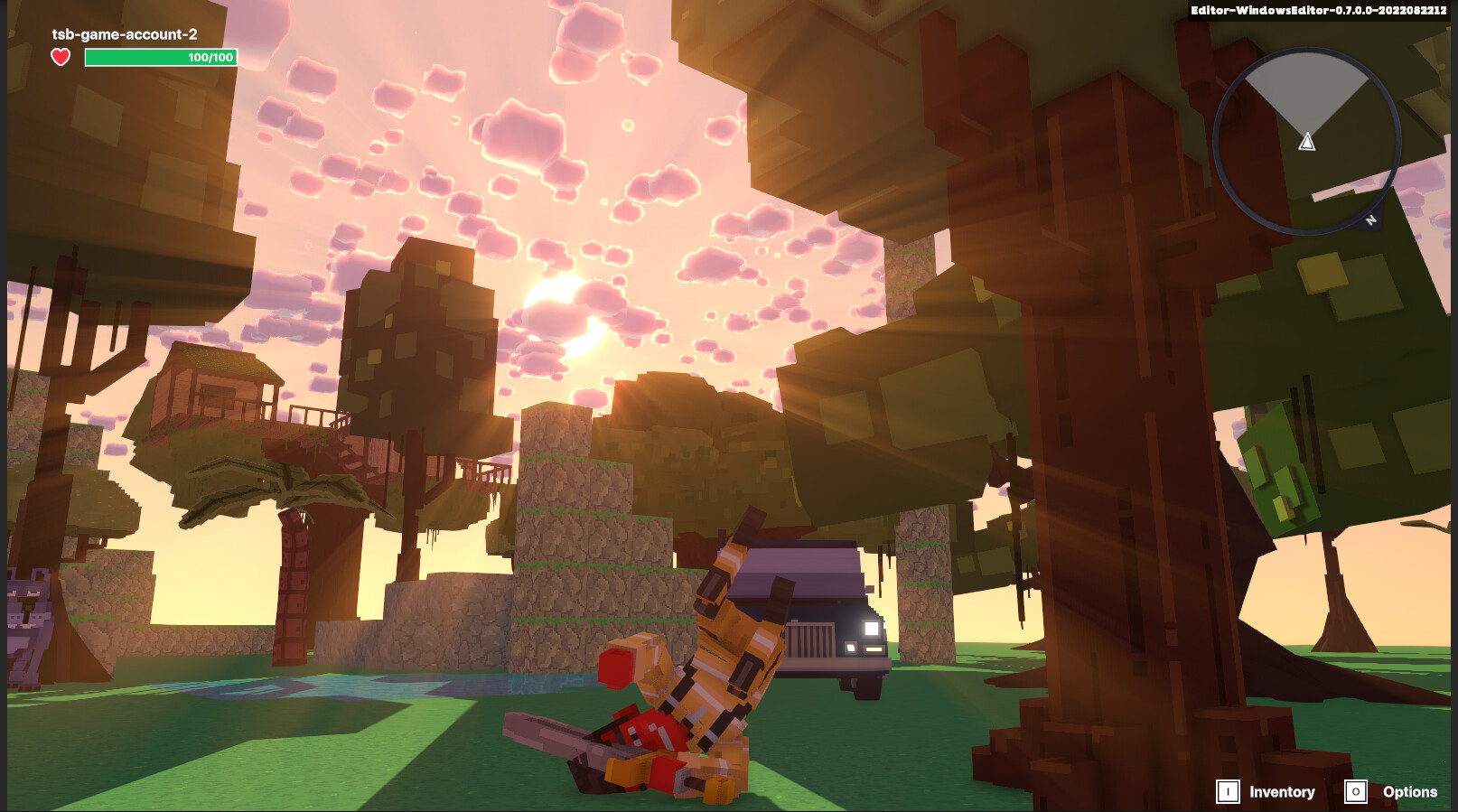Click the boxed 'O' hotkey icon beside Options
The height and width of the screenshot is (812, 1458).
tap(1355, 791)
